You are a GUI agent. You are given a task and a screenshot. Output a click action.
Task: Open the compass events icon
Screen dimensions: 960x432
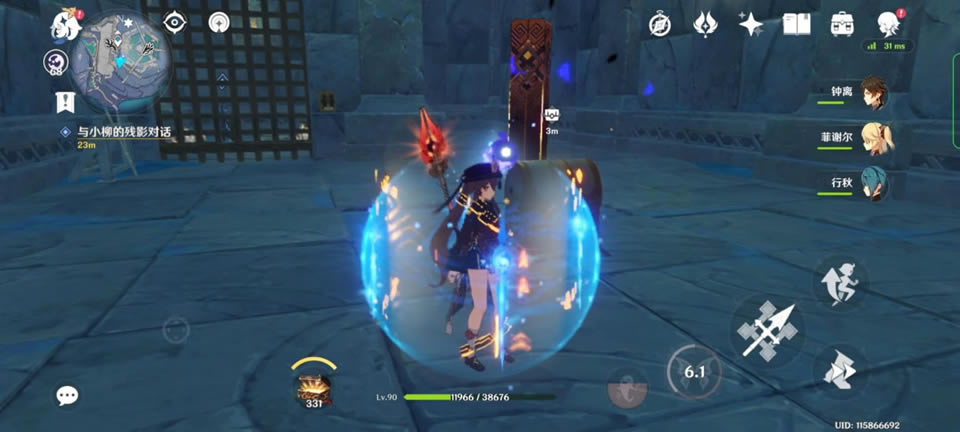[x=660, y=24]
